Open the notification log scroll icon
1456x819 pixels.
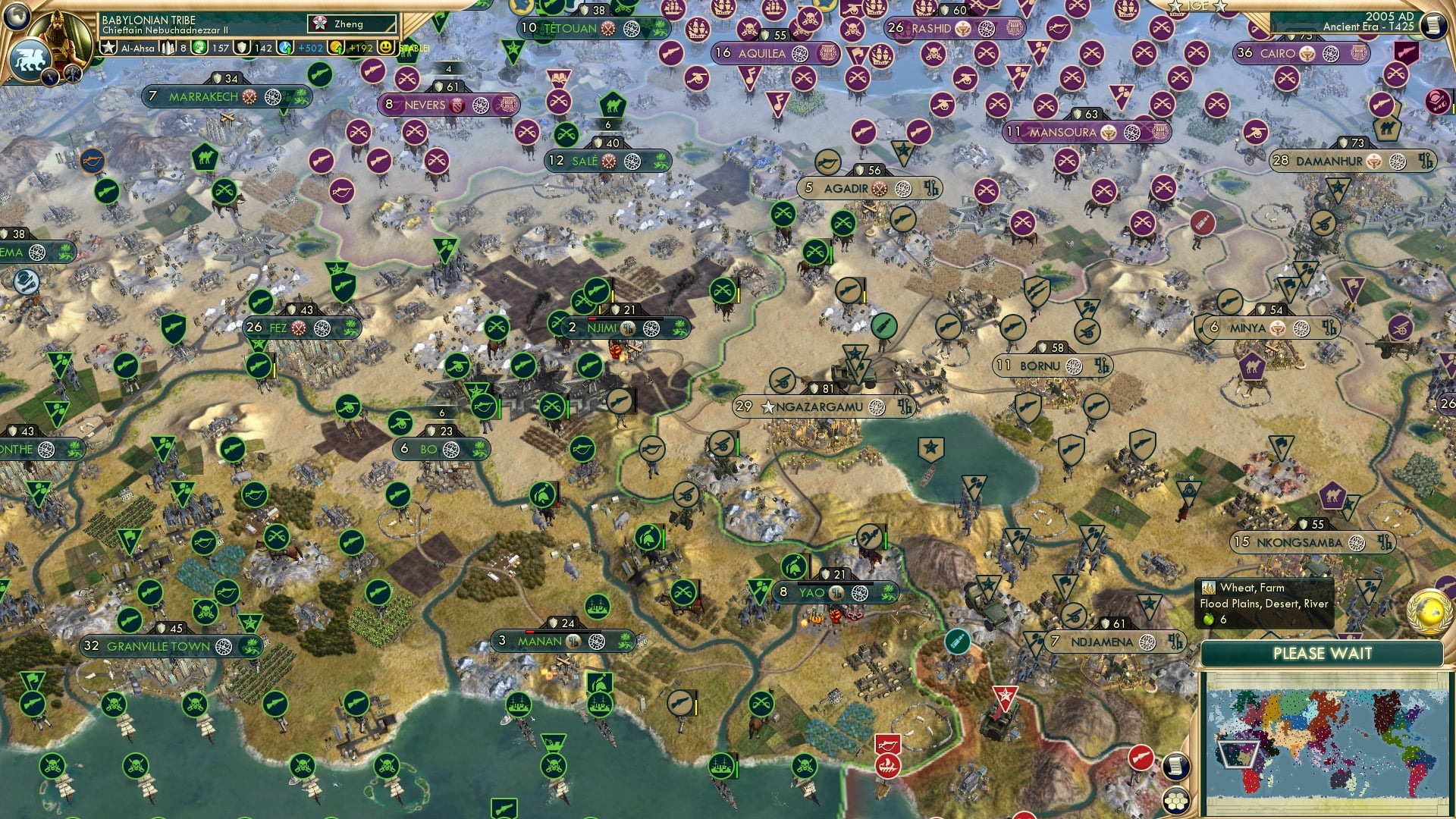[x=1176, y=764]
